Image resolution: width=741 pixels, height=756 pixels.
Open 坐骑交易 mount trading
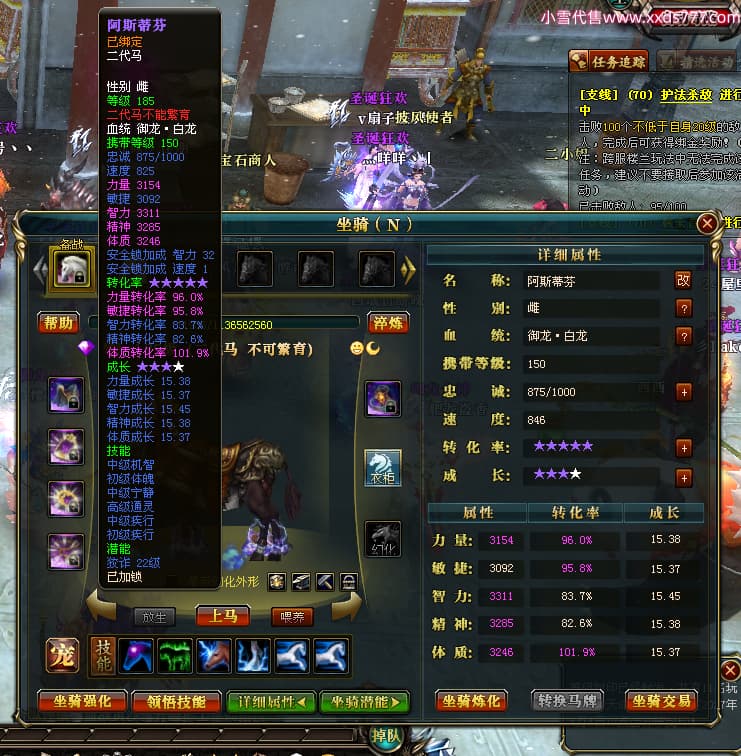pyautogui.click(x=661, y=701)
